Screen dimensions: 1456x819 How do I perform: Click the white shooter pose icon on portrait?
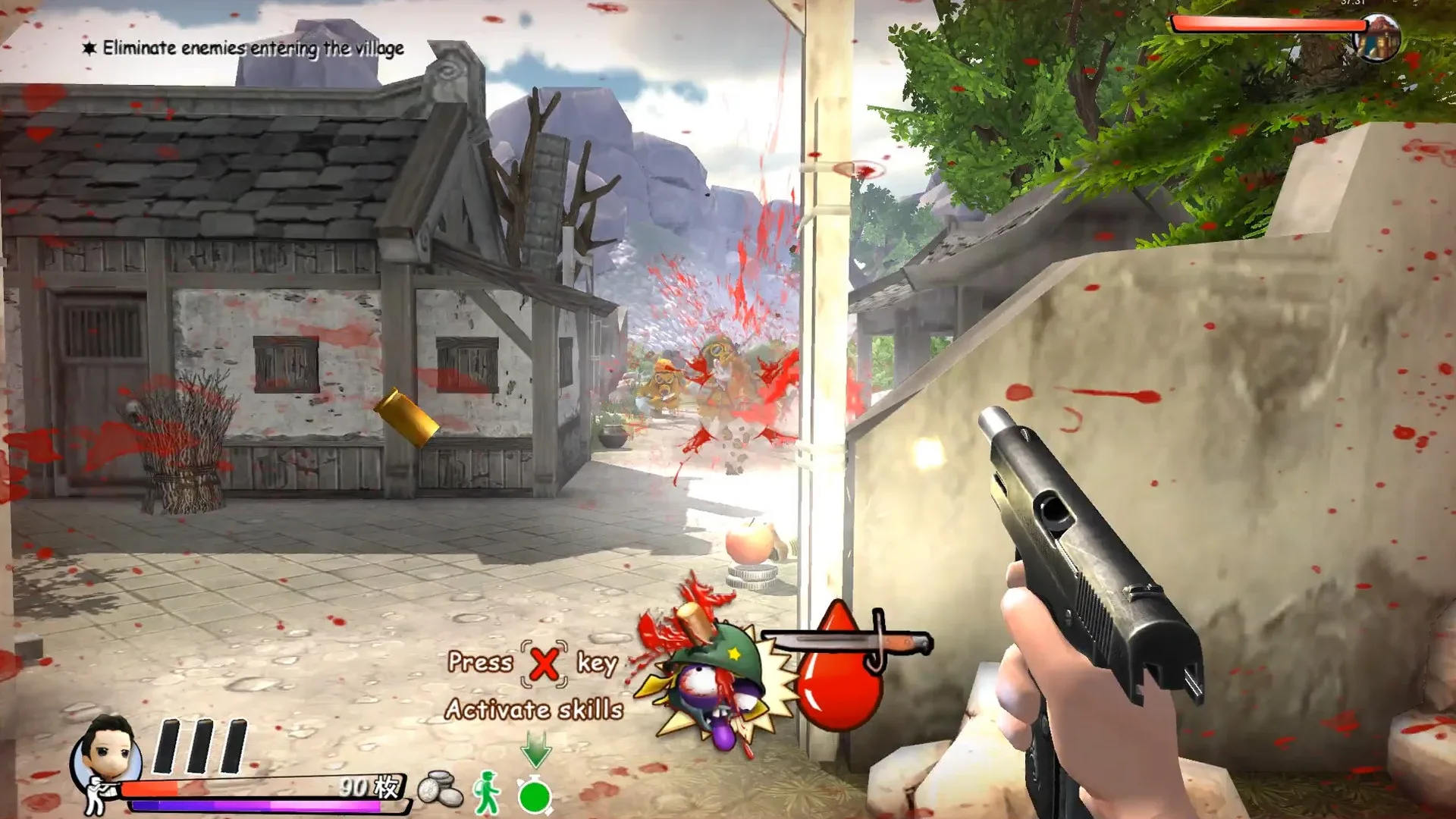(93, 793)
